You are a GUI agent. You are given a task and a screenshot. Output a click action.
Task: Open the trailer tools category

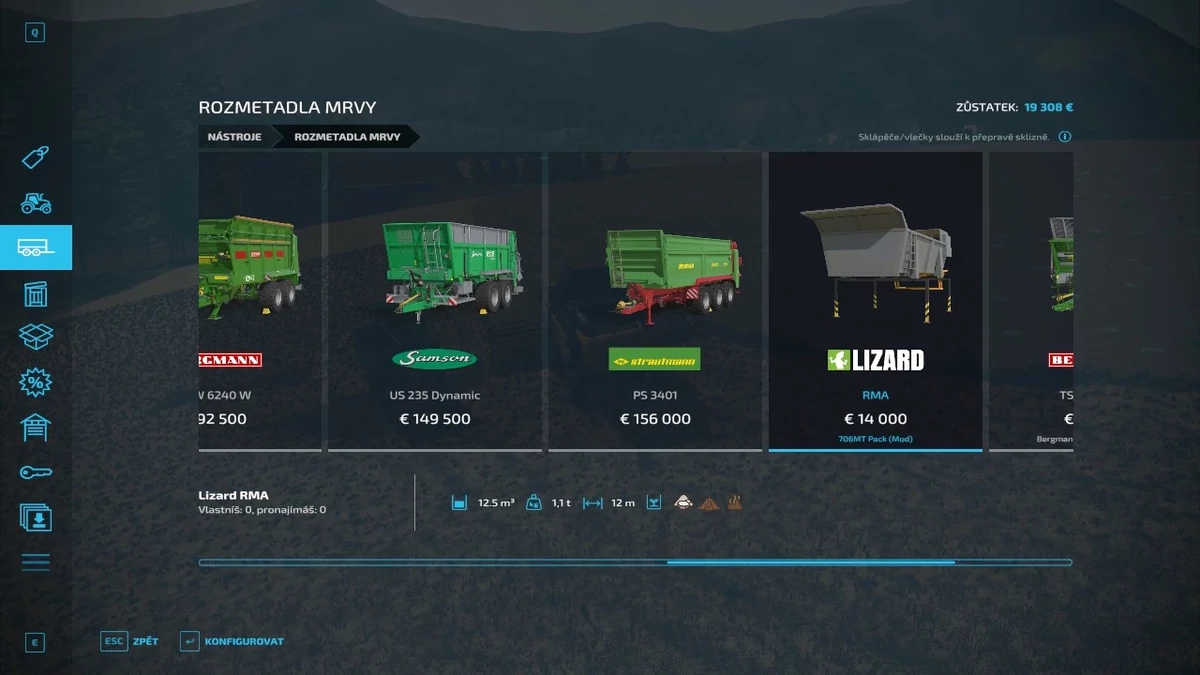(x=36, y=248)
